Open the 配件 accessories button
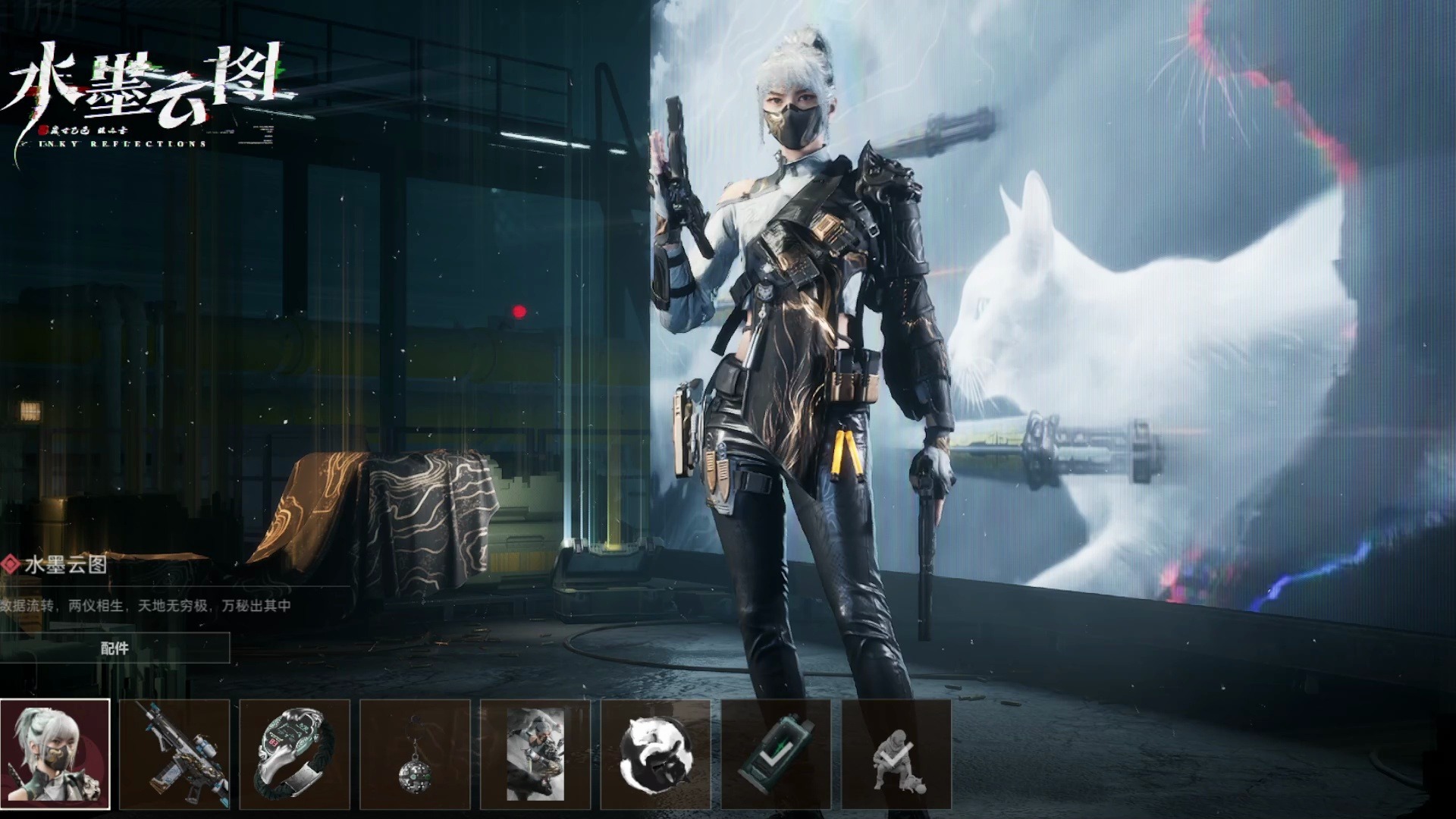Image resolution: width=1456 pixels, height=819 pixels. [x=115, y=648]
